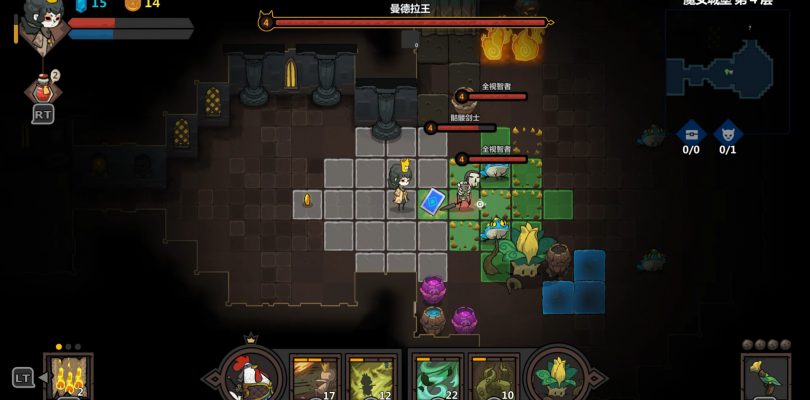This screenshot has width=810, height=400.
Task: Activate the teal spirit skill showing 22
Action: (x=438, y=380)
